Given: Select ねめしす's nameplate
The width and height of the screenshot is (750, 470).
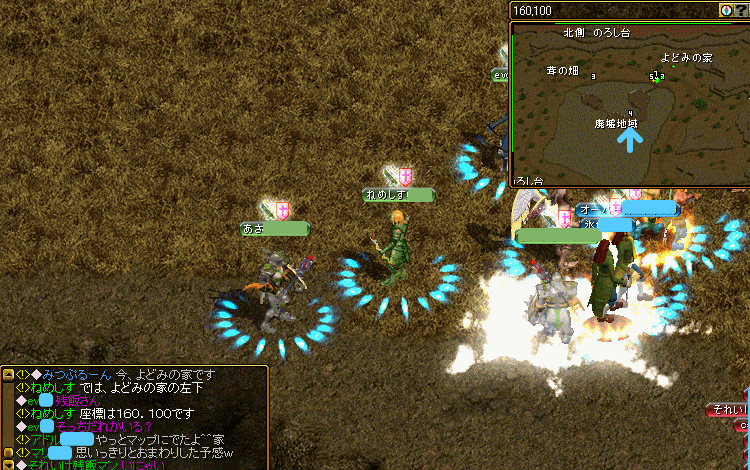Looking at the screenshot, I should coord(399,195).
